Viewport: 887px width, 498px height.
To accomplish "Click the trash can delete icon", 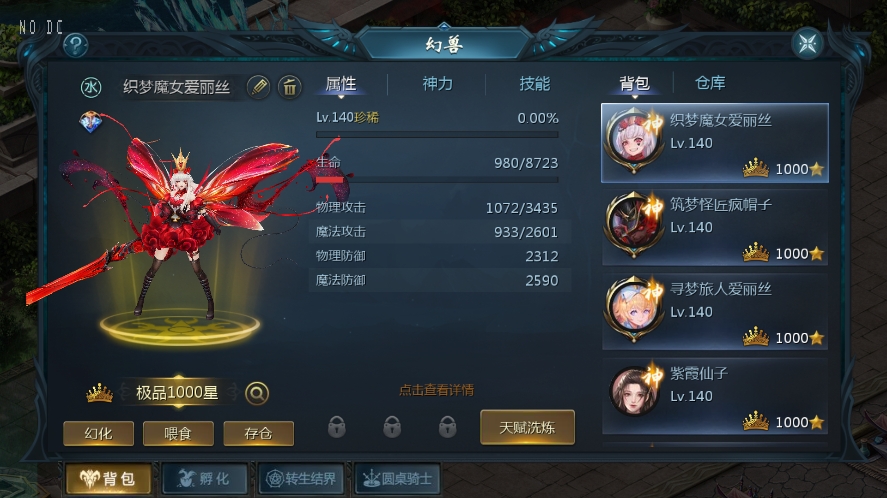I will tap(290, 87).
